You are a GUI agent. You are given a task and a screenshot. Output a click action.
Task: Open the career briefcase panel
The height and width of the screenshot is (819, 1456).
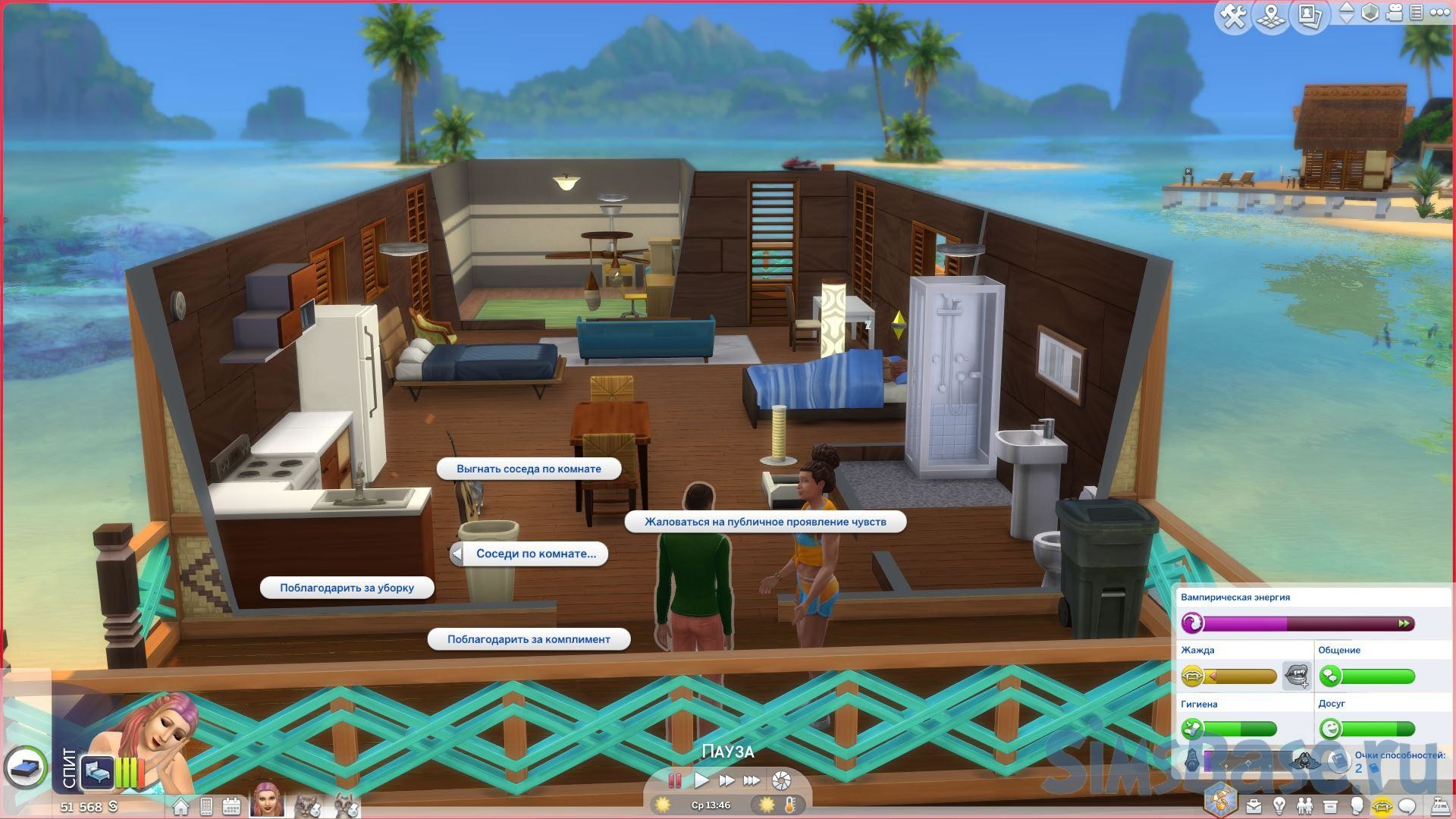pyautogui.click(x=1254, y=805)
